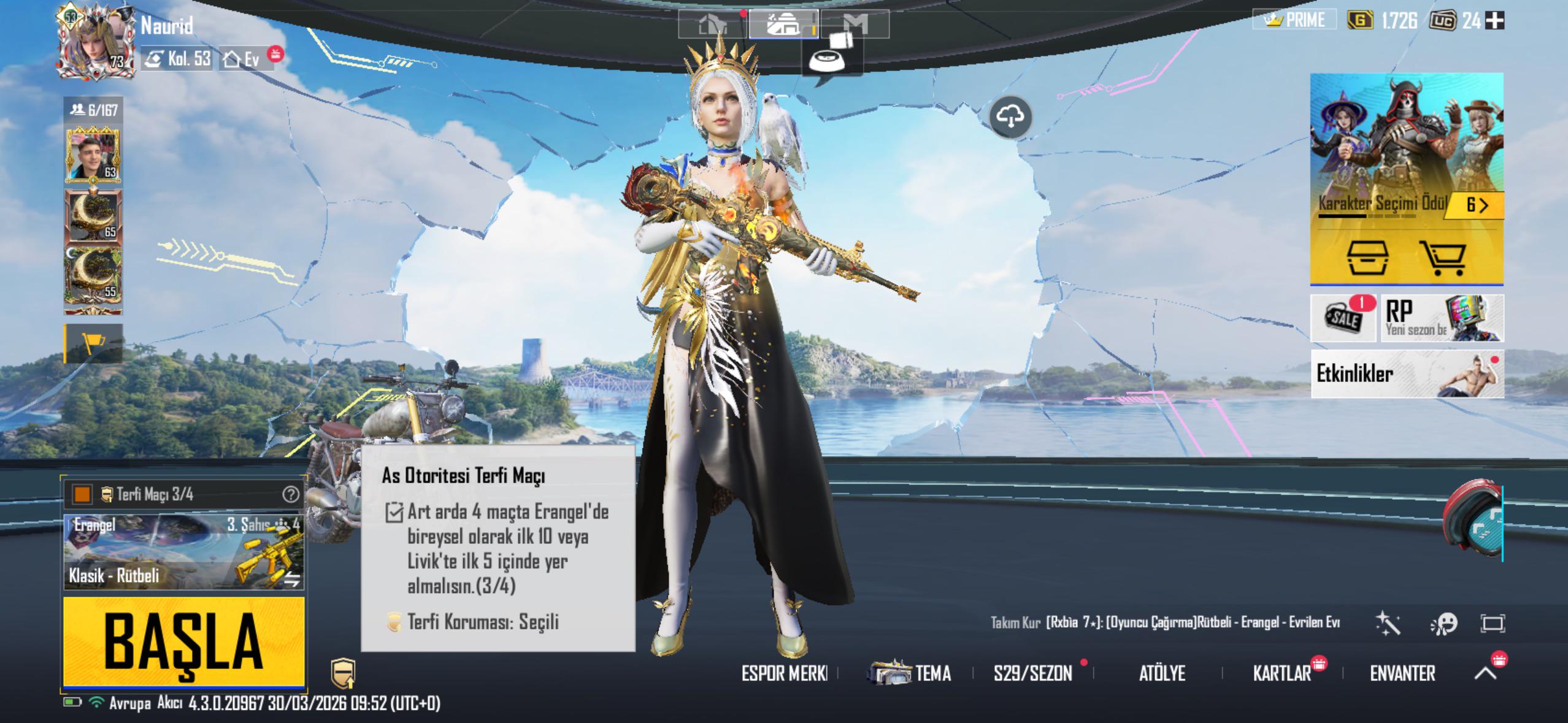Open the Etkinlikler events panel
This screenshot has height=723, width=1568.
(1406, 373)
